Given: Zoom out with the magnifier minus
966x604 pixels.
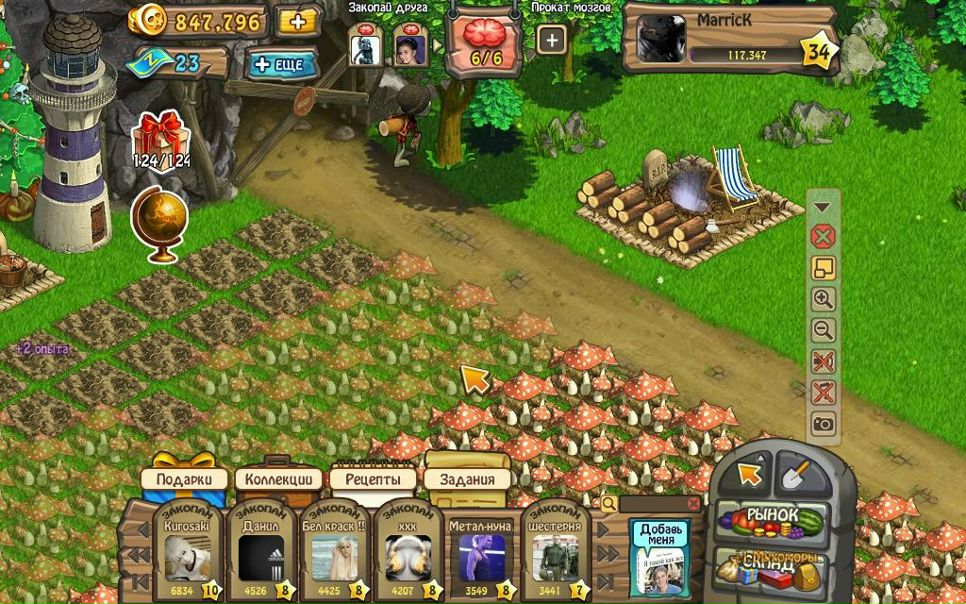Looking at the screenshot, I should tap(823, 330).
